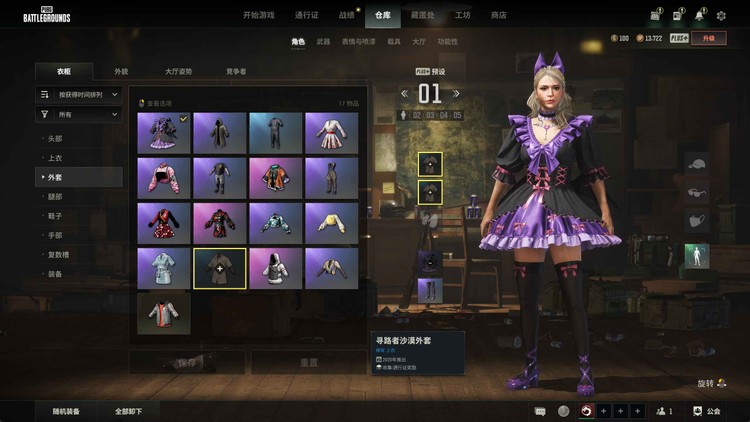
Task: Open the 开始游戏 (Start Game) menu
Action: click(263, 15)
